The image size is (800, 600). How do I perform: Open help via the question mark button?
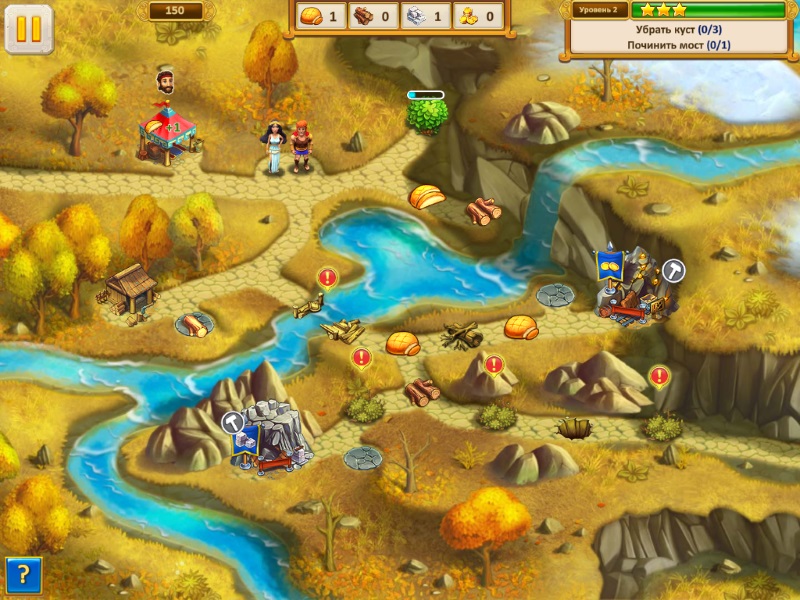pos(24,575)
